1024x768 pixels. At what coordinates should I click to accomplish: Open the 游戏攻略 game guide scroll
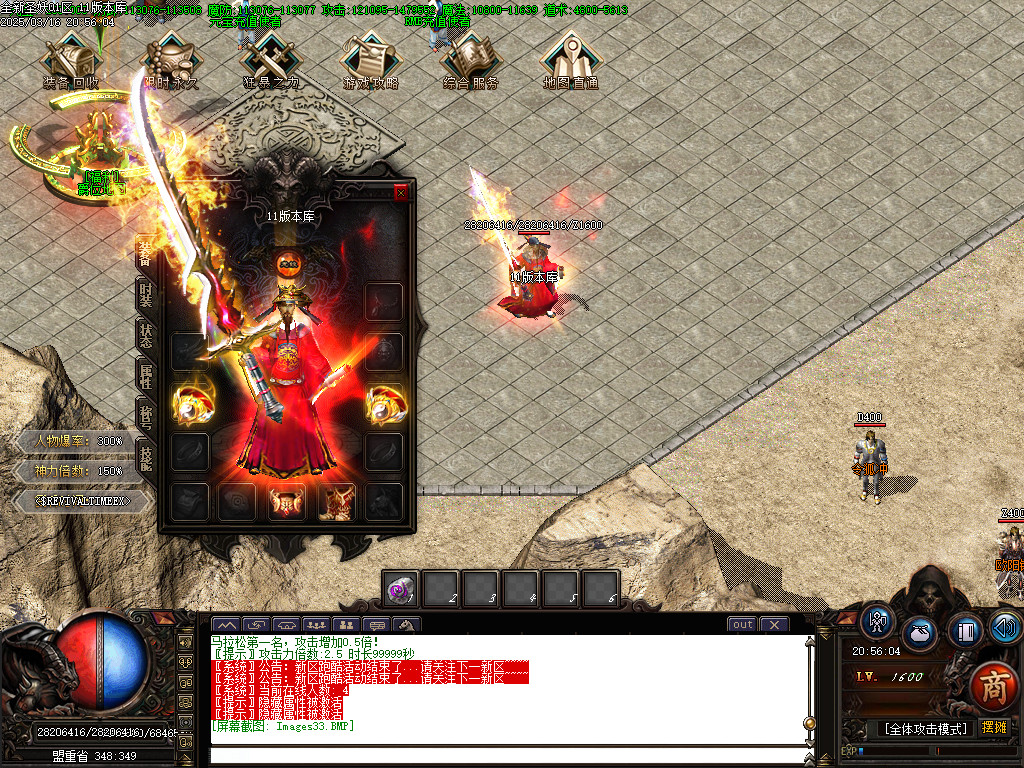tap(371, 62)
